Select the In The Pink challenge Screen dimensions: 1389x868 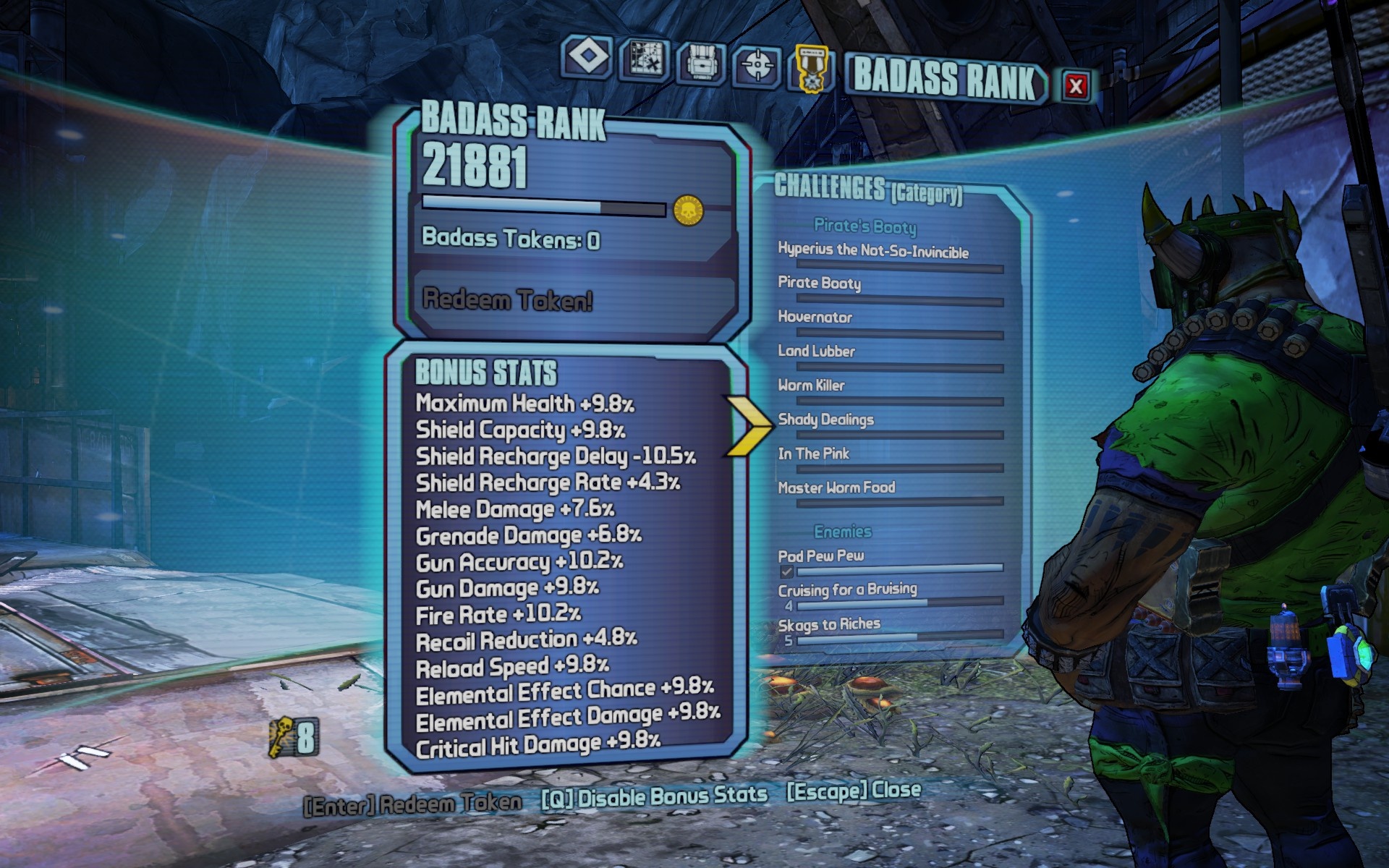pos(814,454)
